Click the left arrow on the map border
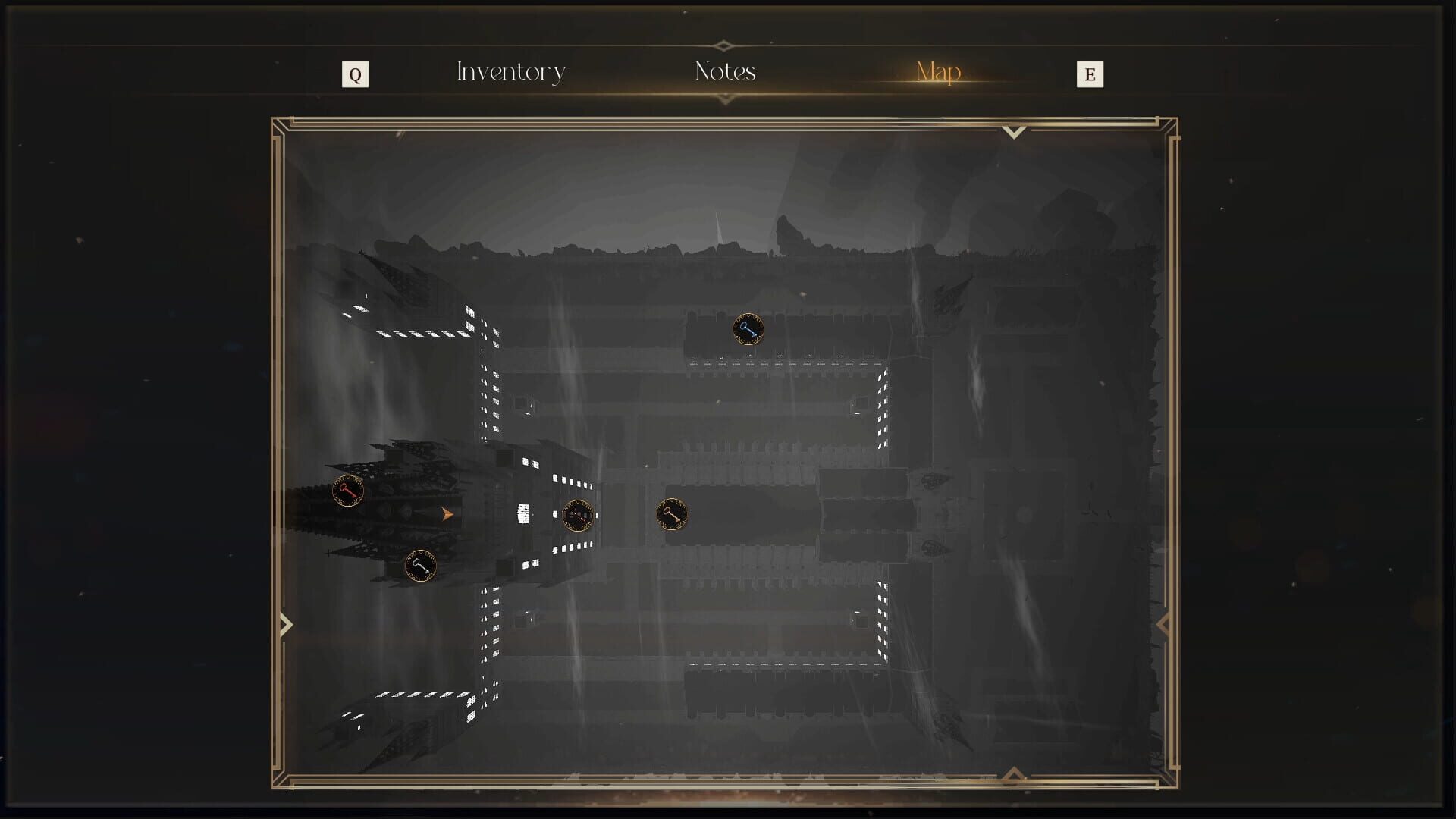The height and width of the screenshot is (819, 1456). tap(286, 623)
